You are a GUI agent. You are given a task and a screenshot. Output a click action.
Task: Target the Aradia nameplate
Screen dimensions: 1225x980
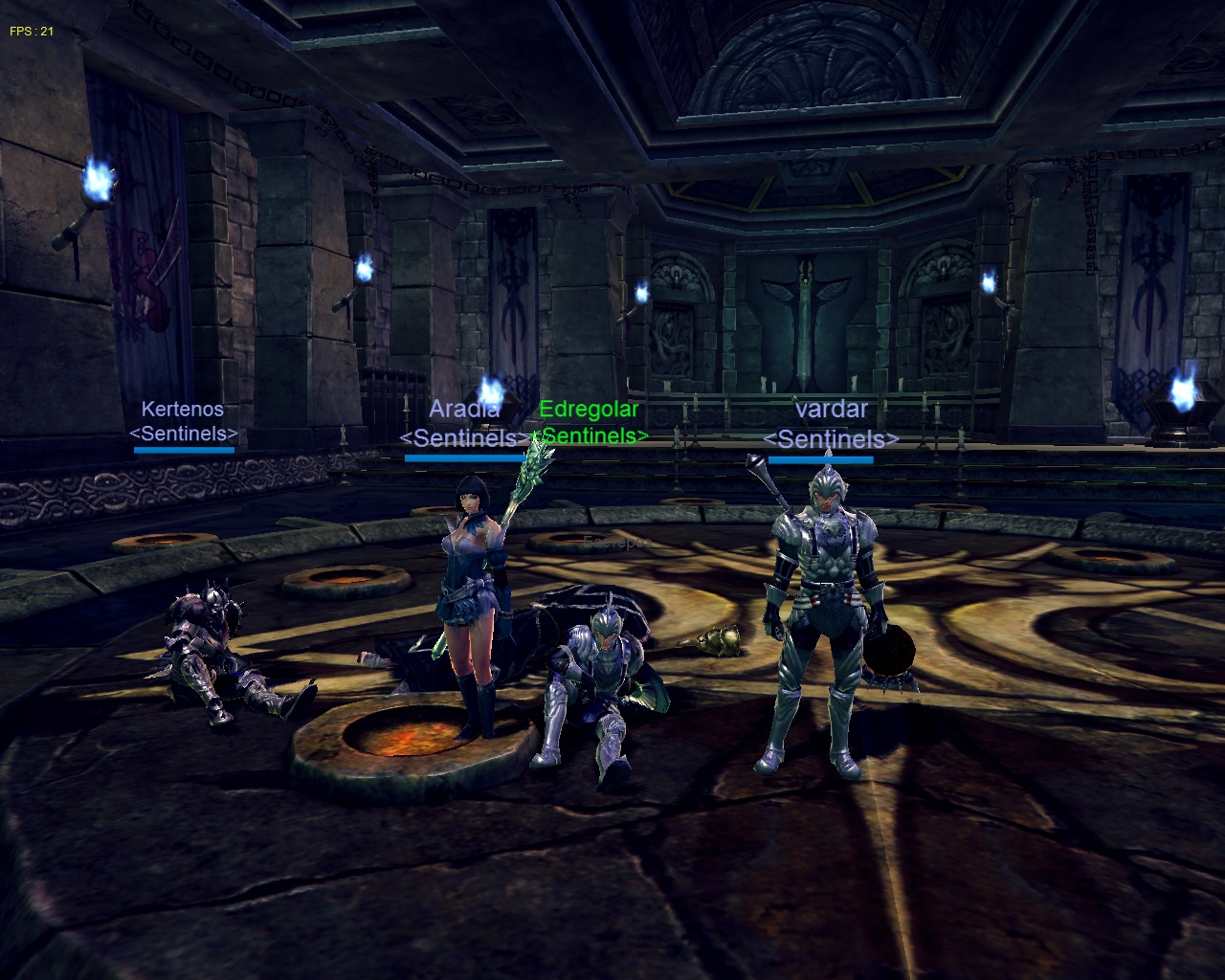tap(464, 410)
